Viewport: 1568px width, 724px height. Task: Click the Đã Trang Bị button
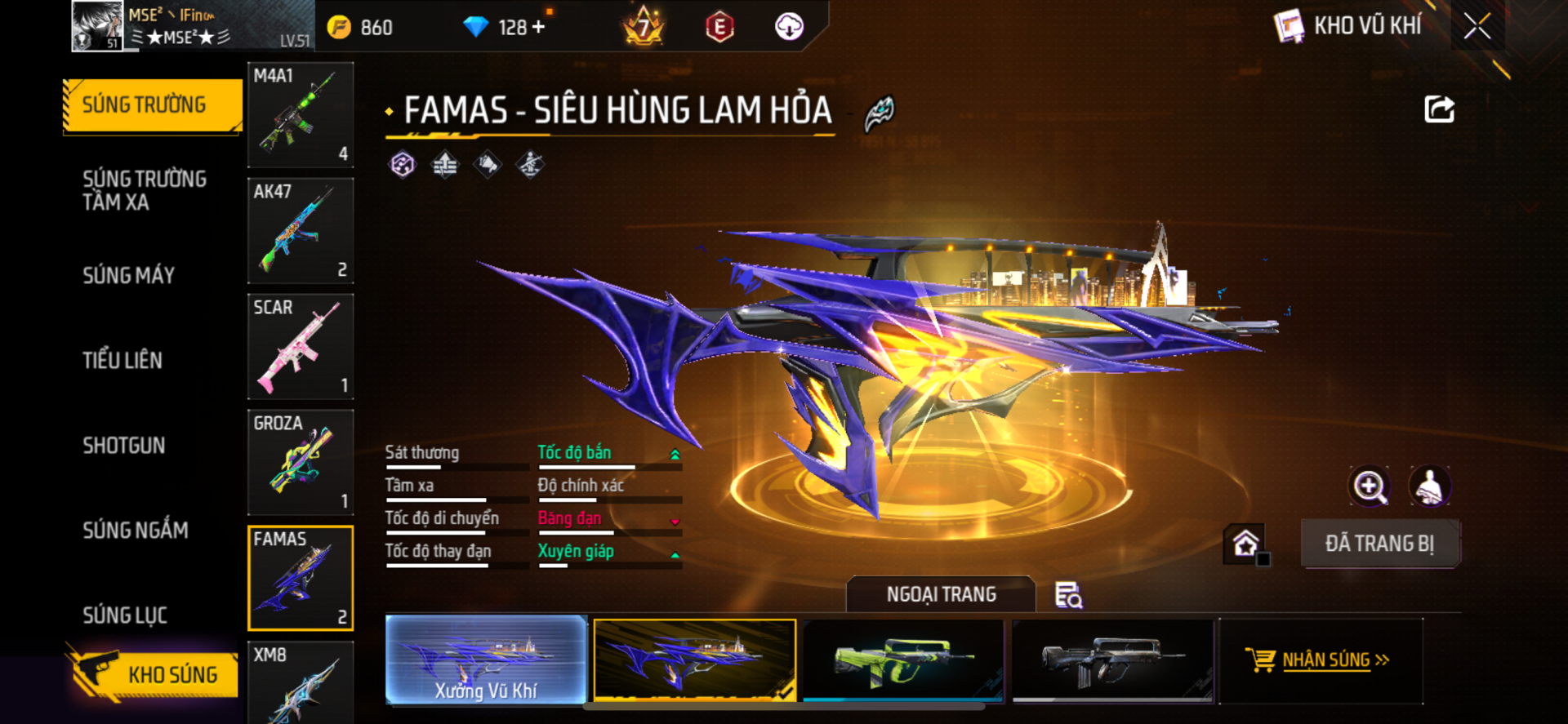(1379, 544)
